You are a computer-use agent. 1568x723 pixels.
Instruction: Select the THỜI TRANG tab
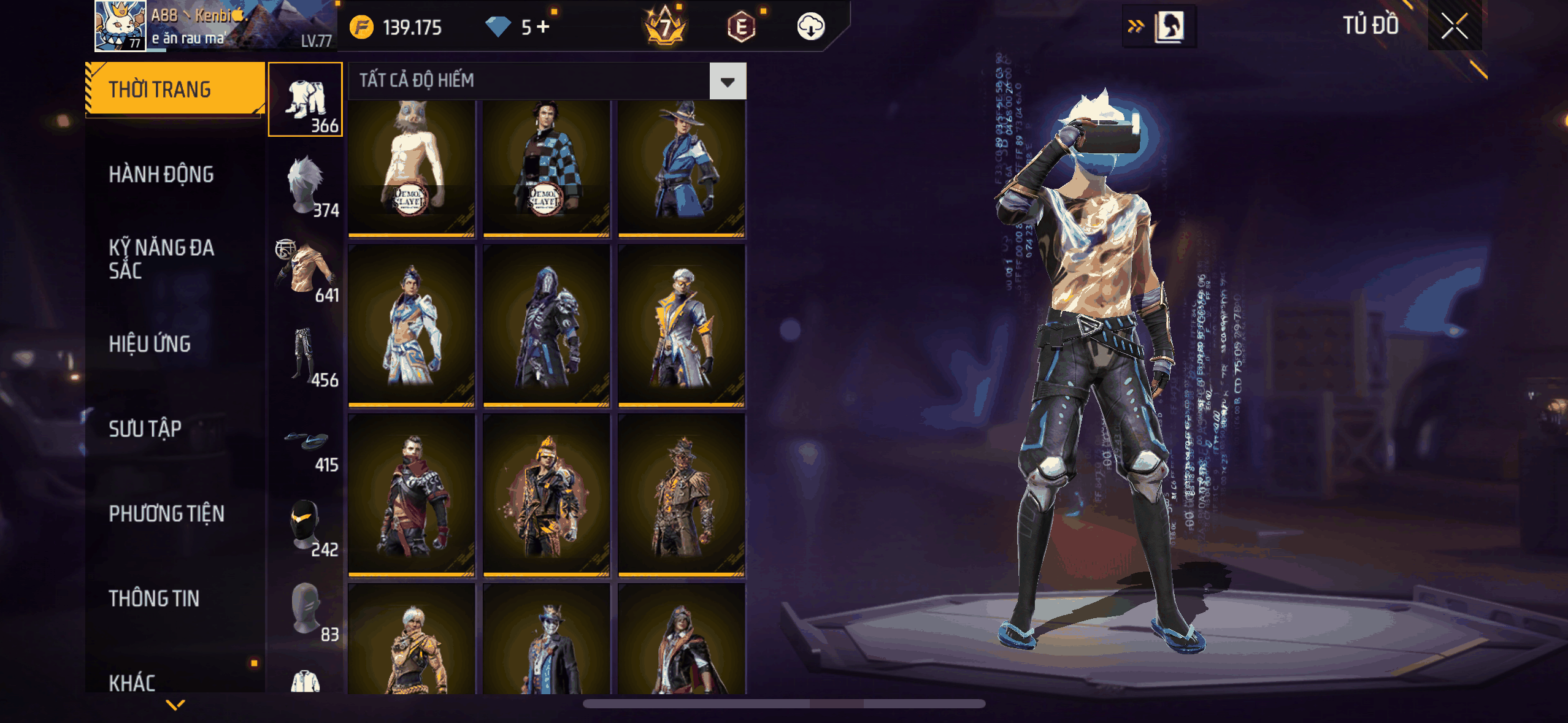160,90
